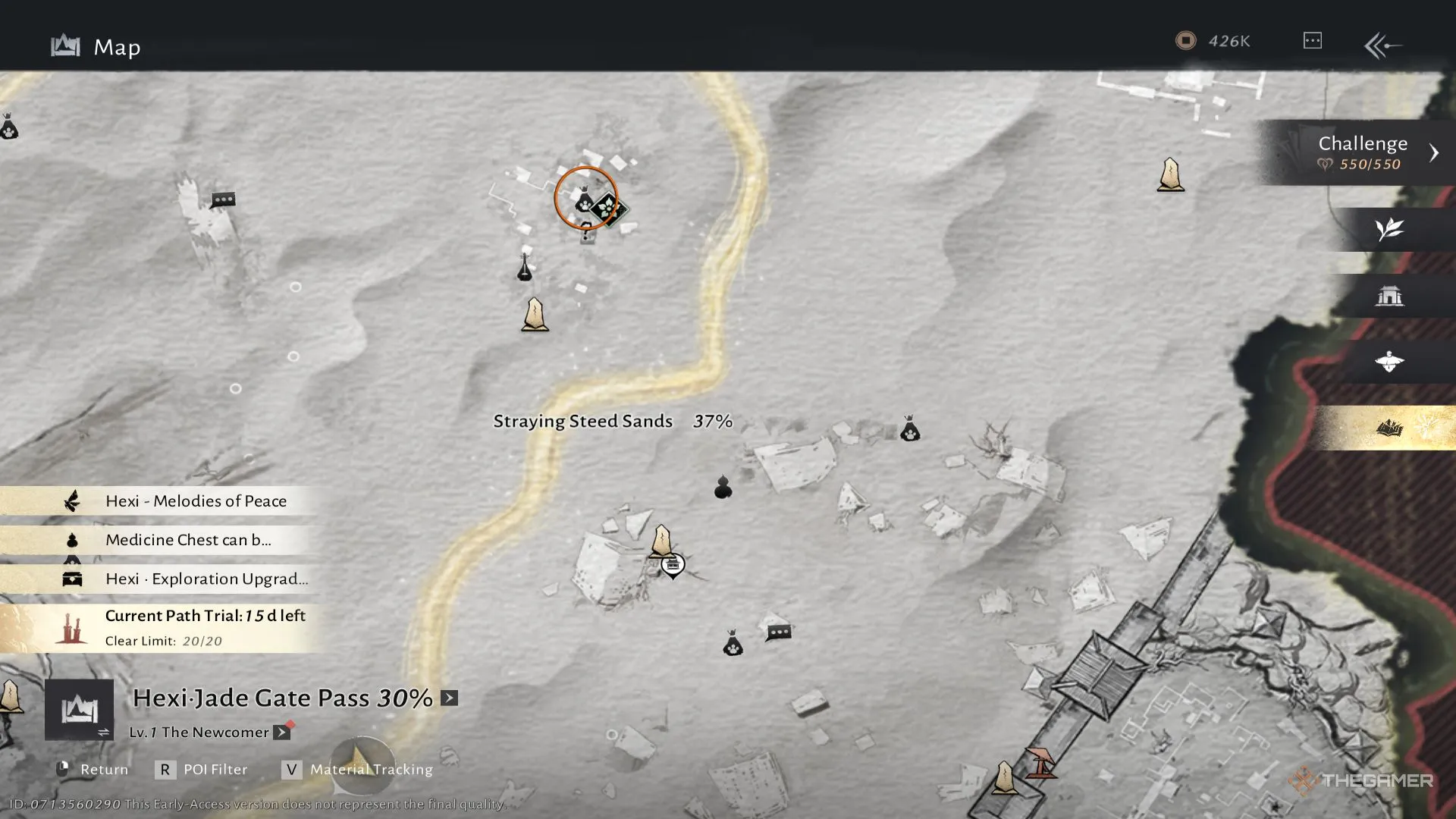Switch map region with the map icon tile
Screen dimensions: 1456x819
point(79,710)
